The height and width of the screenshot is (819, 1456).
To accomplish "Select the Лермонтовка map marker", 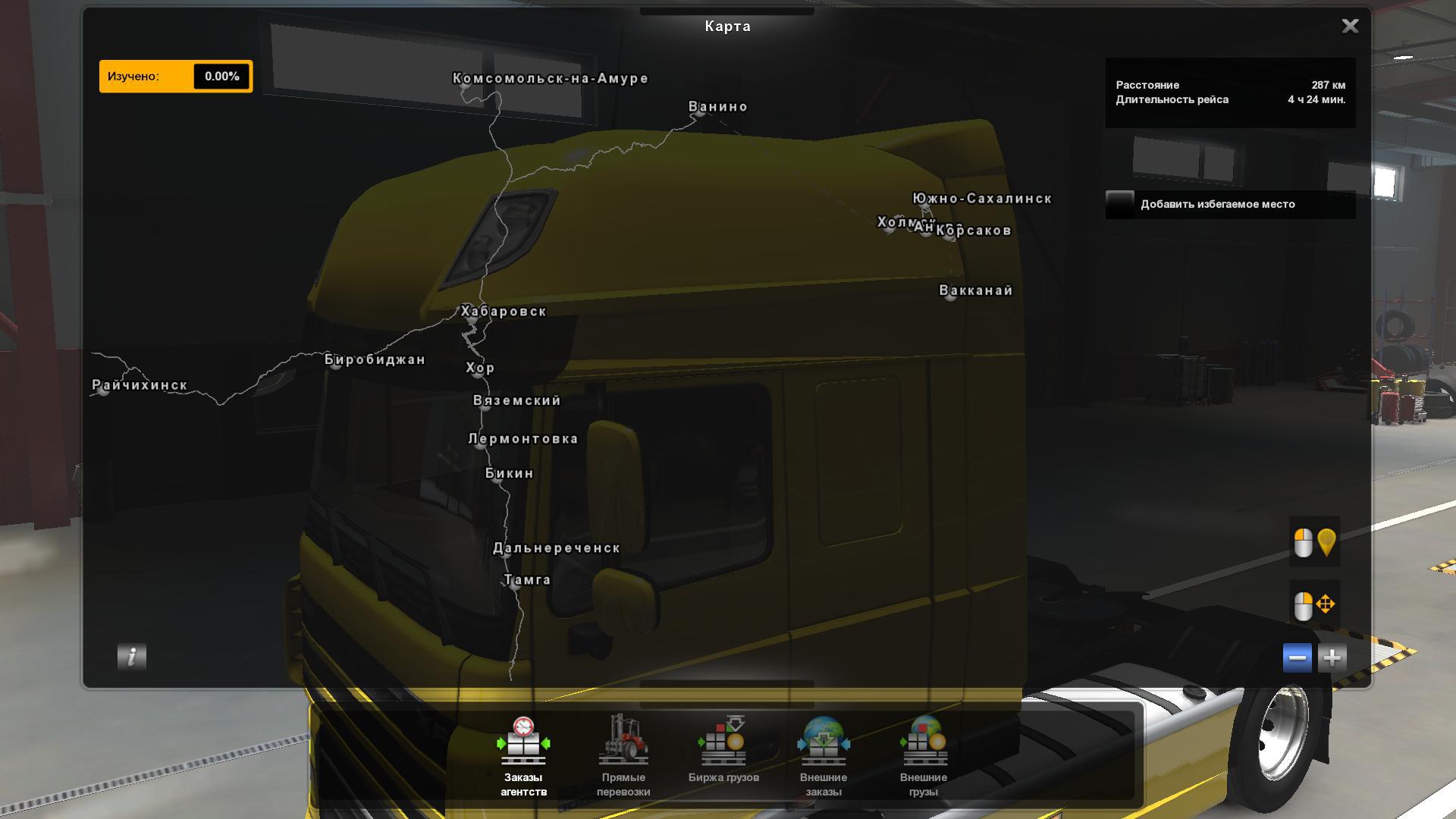I will point(479,445).
